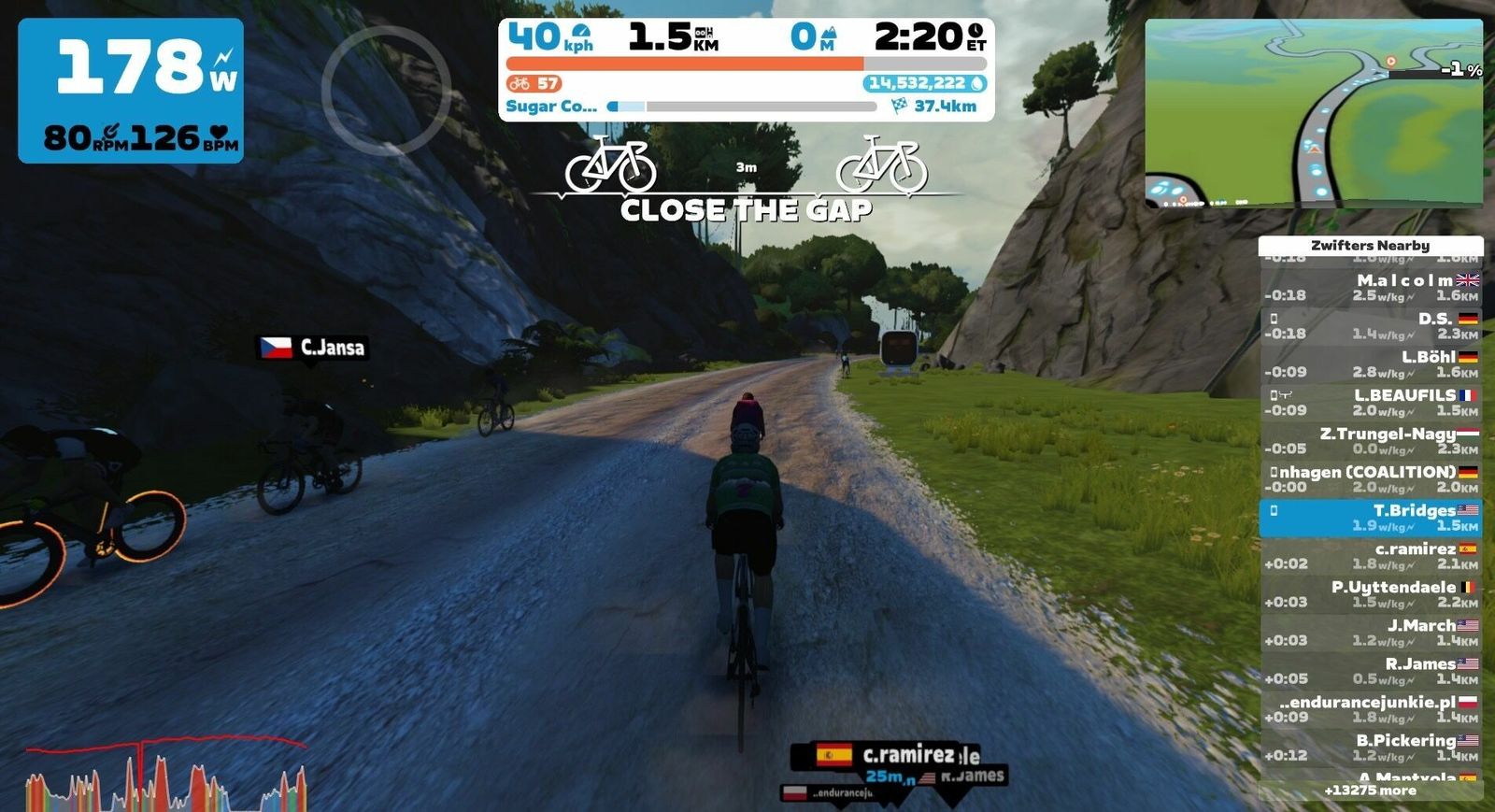Select the nhagen (COALITION) rider row
The height and width of the screenshot is (812, 1495).
tap(1371, 478)
